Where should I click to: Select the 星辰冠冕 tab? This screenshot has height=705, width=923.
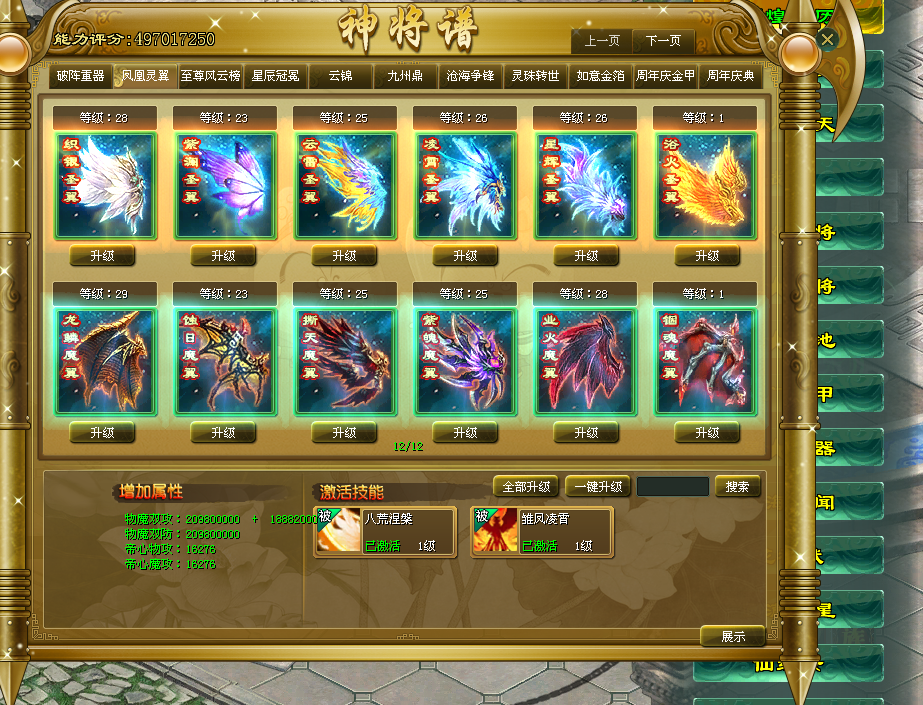tap(275, 76)
